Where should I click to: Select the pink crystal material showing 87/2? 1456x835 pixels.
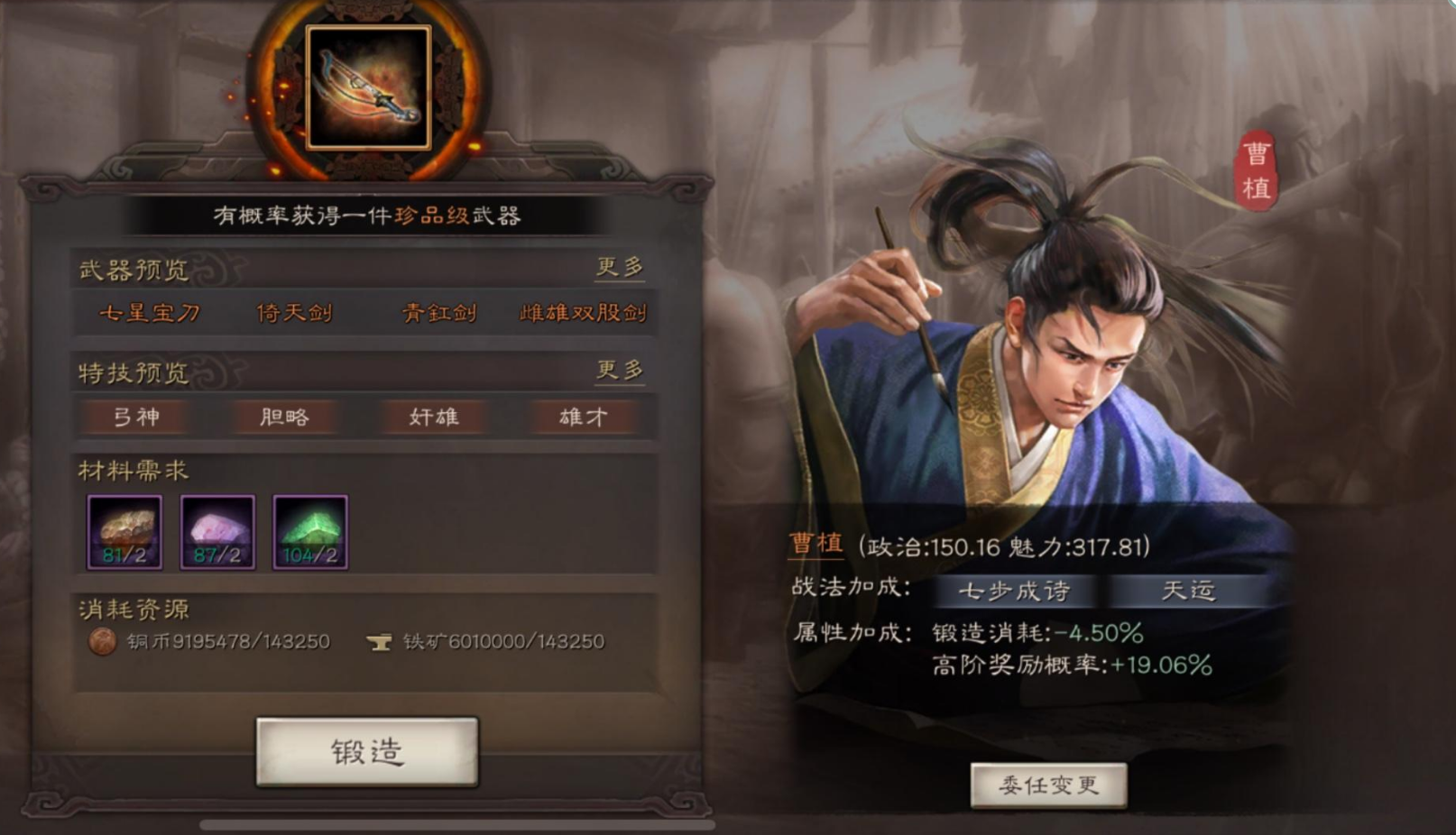217,532
